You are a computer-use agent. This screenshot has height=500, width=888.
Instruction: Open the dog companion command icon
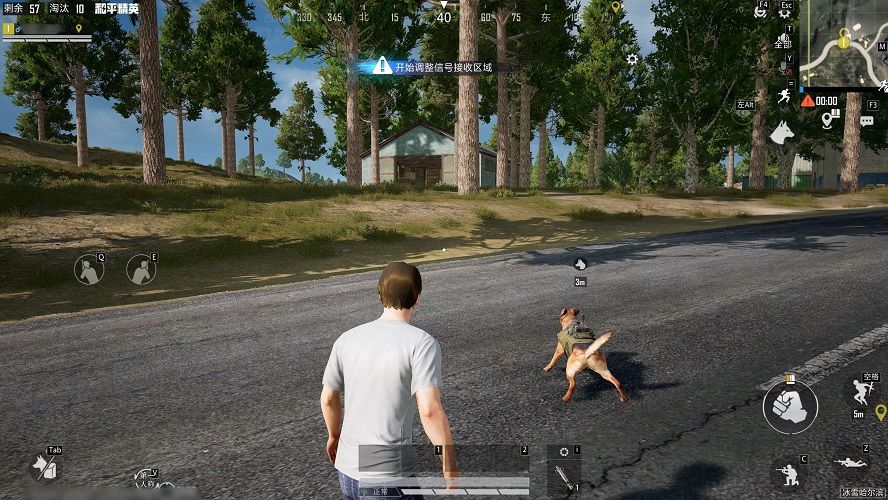(x=781, y=131)
